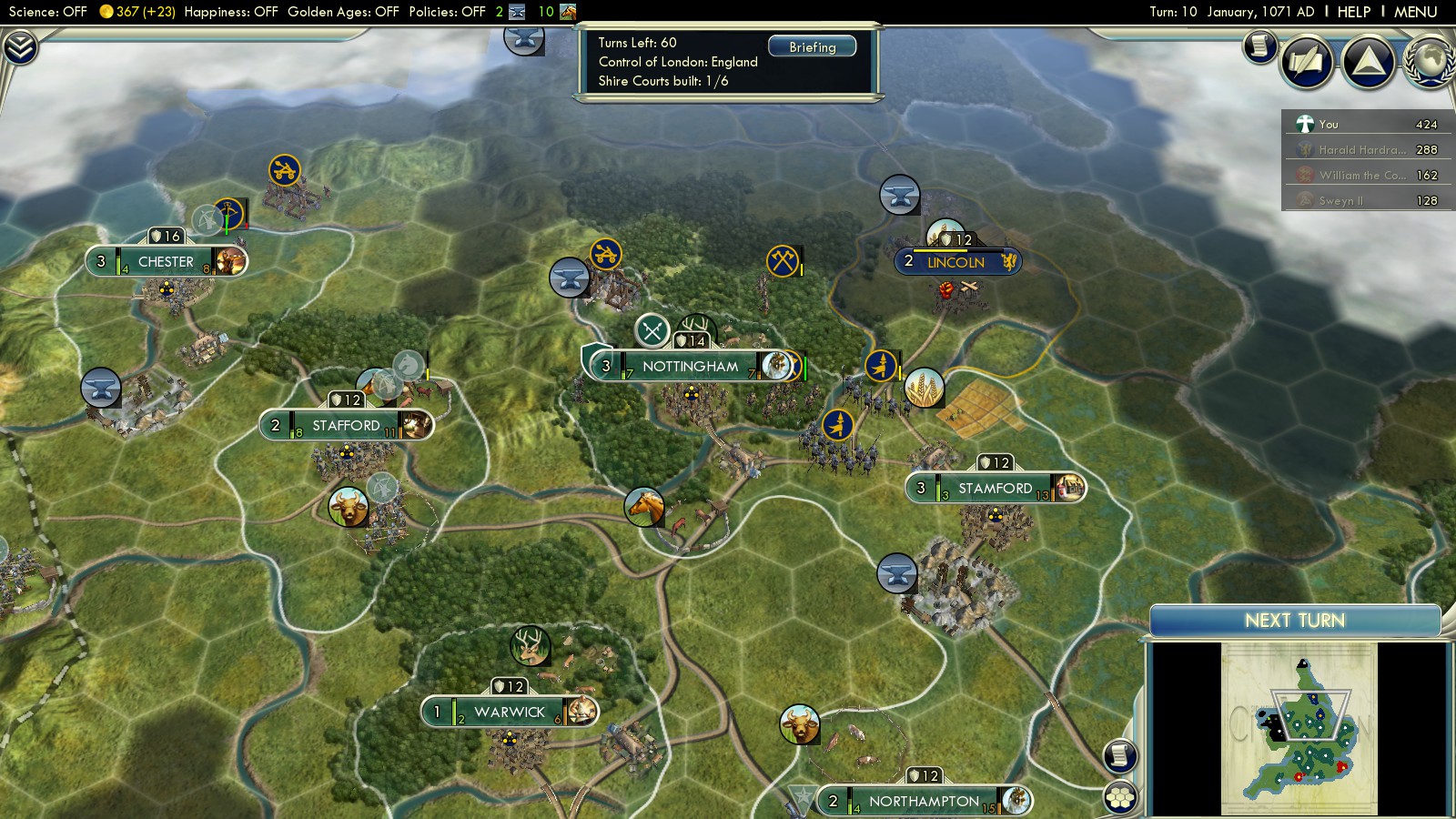Screen dimensions: 1456x819
Task: Toggle the hex grid map options button
Action: pyautogui.click(x=1121, y=798)
